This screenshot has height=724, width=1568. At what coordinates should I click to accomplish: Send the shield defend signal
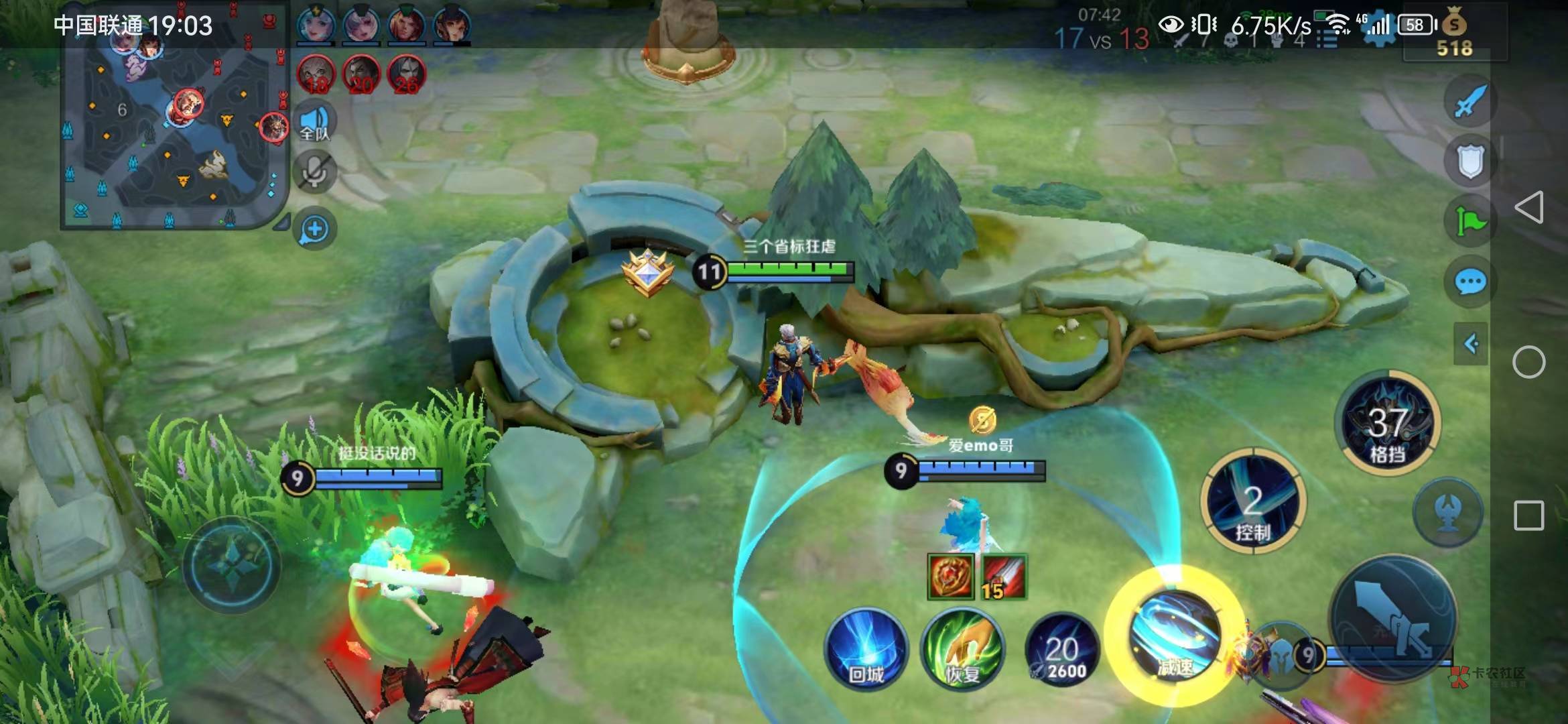(x=1470, y=161)
